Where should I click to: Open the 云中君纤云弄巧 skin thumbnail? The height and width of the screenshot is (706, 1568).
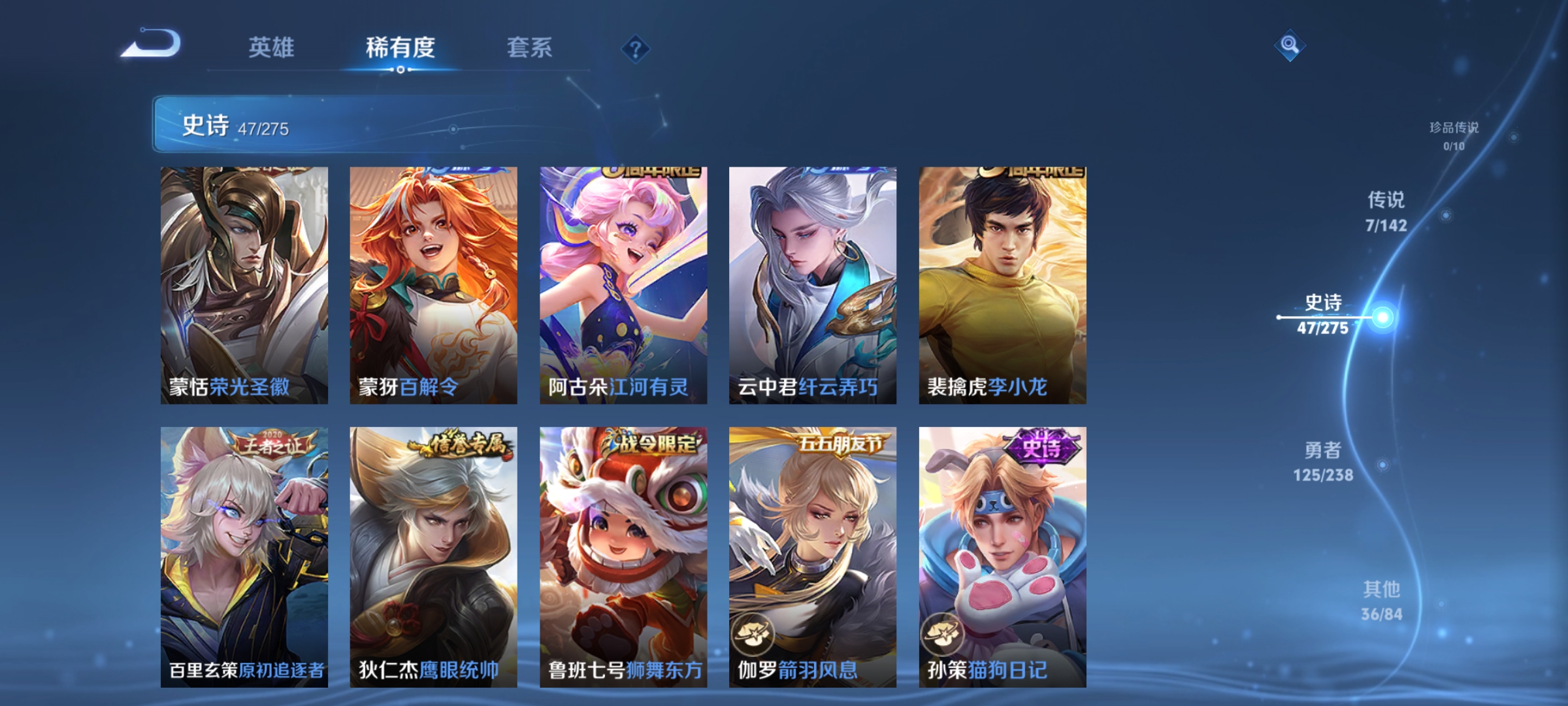[x=813, y=281]
